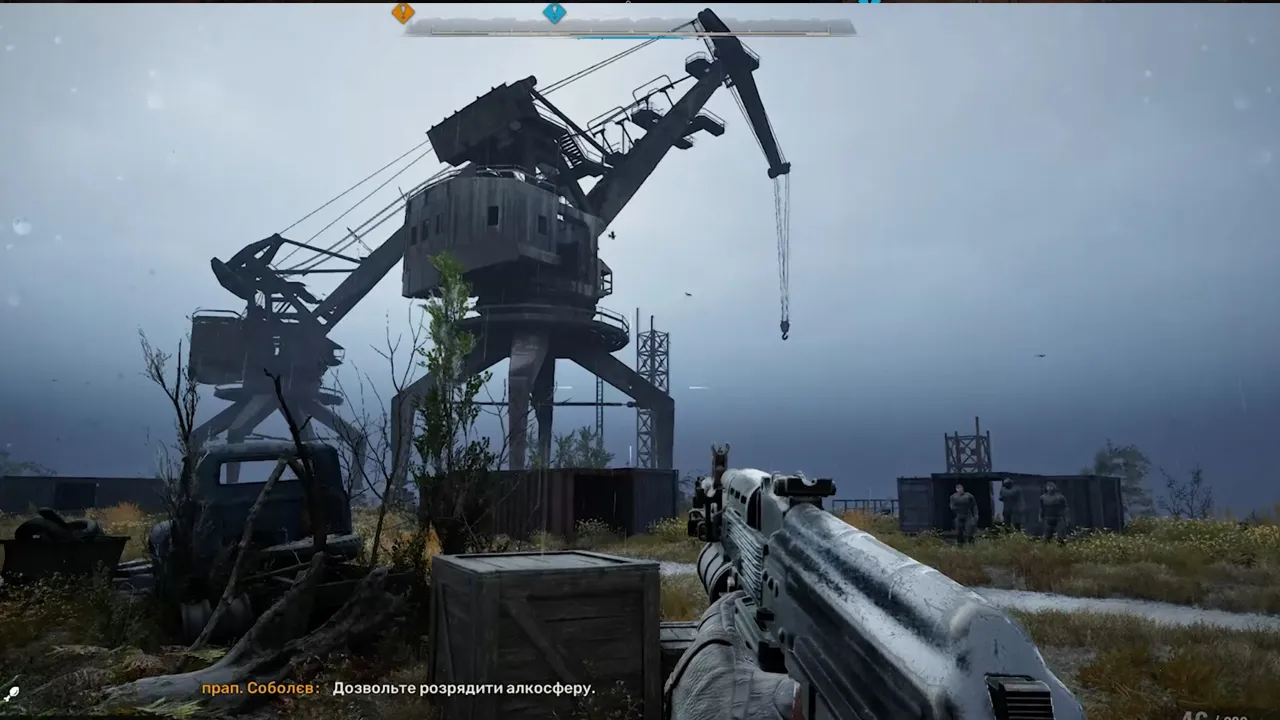The image size is (1280, 720).
Task: Select the blue objective marker on the compass
Action: click(554, 13)
